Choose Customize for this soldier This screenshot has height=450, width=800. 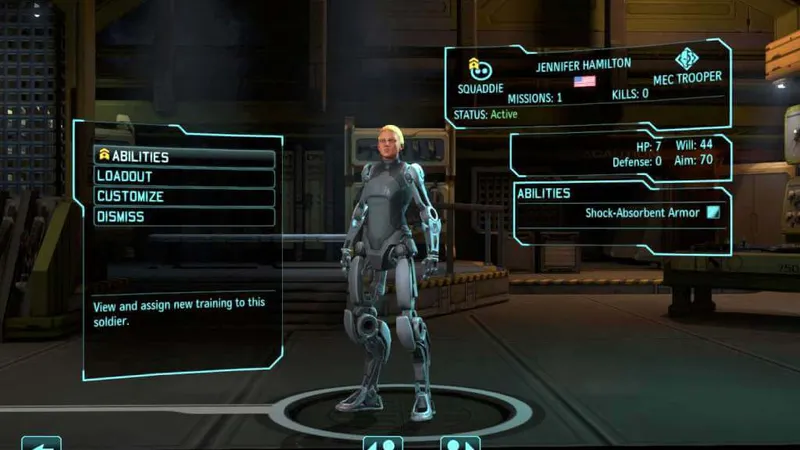pyautogui.click(x=184, y=197)
